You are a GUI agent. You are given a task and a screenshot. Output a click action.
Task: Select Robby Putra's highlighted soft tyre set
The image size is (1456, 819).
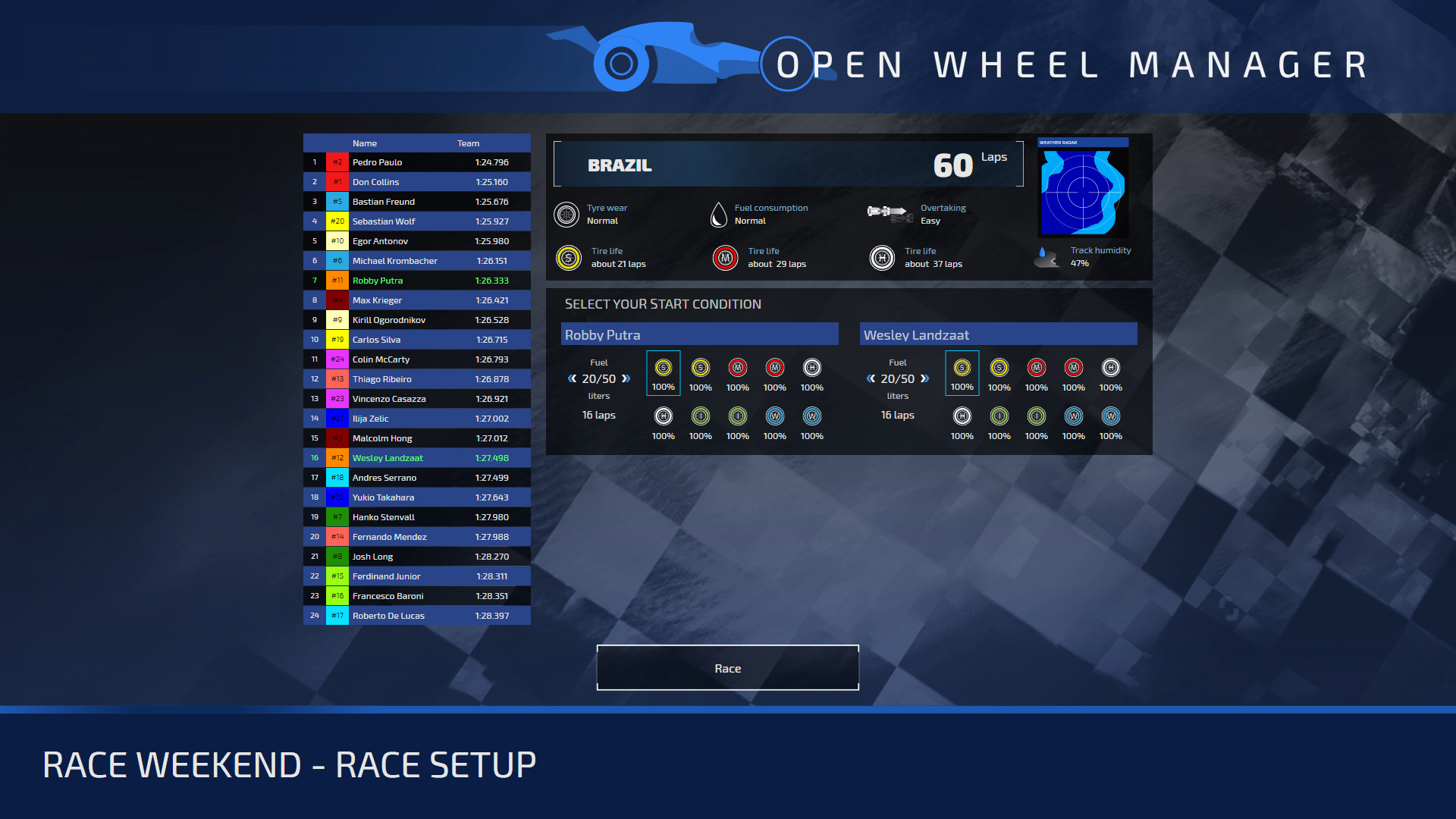(x=663, y=372)
